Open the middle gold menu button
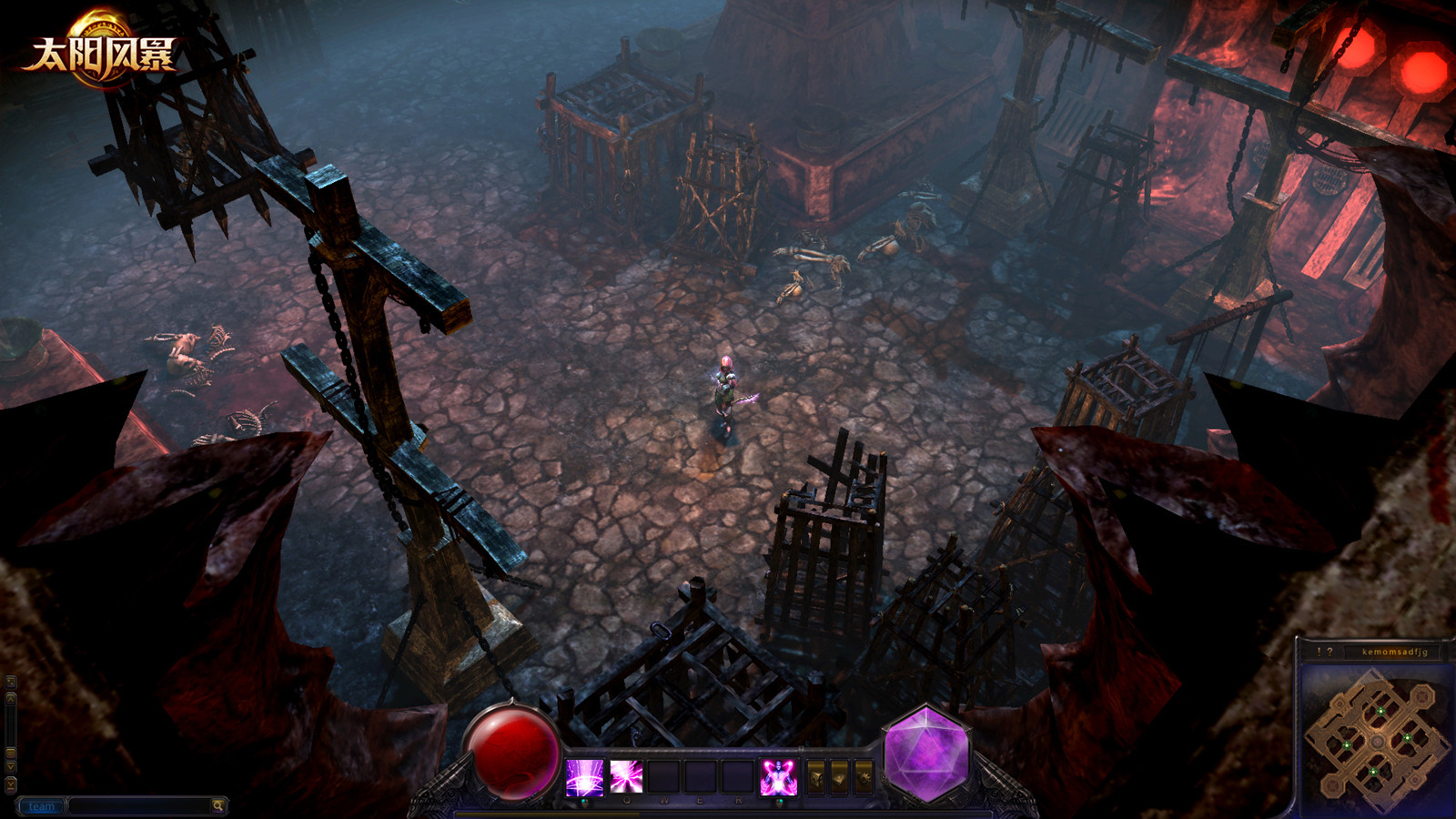 [840, 777]
